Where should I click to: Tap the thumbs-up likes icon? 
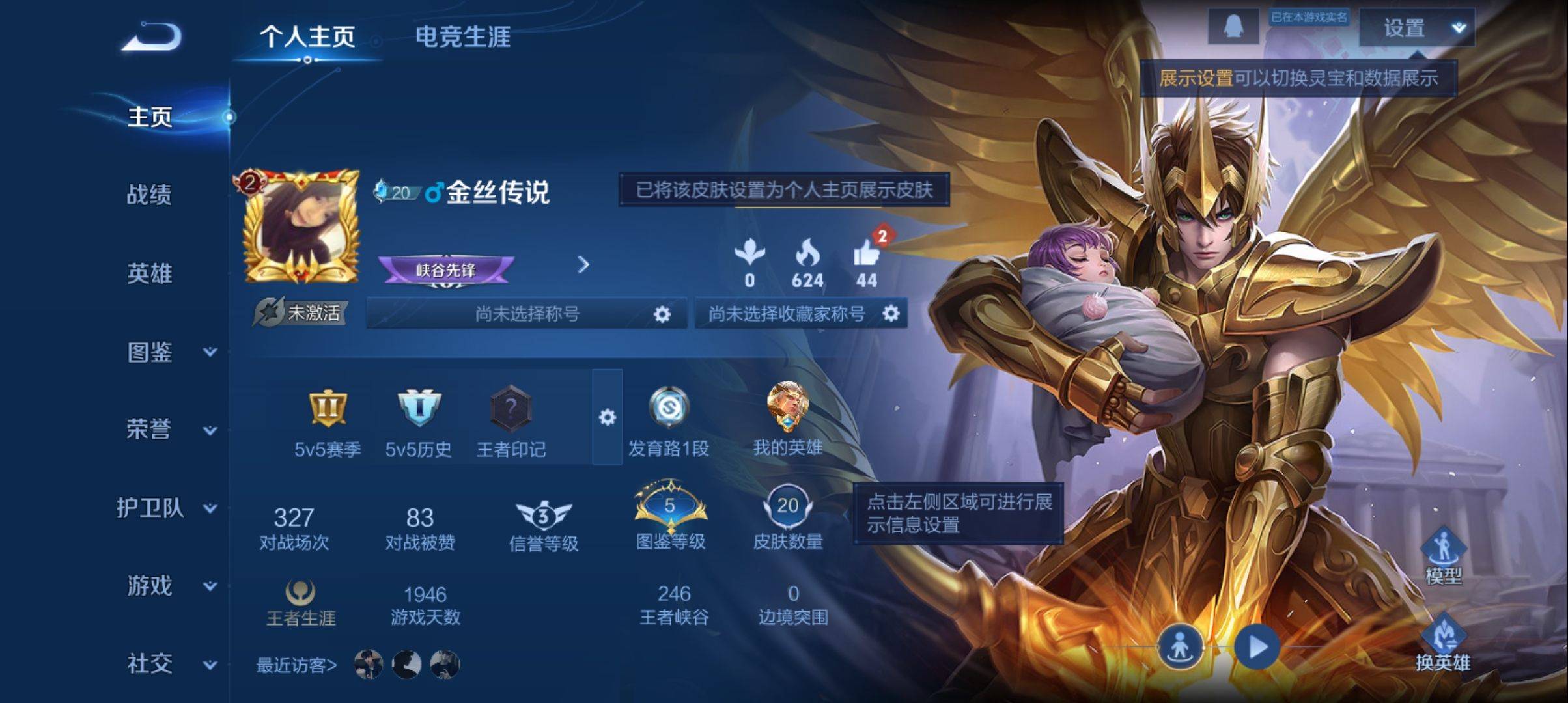point(866,254)
